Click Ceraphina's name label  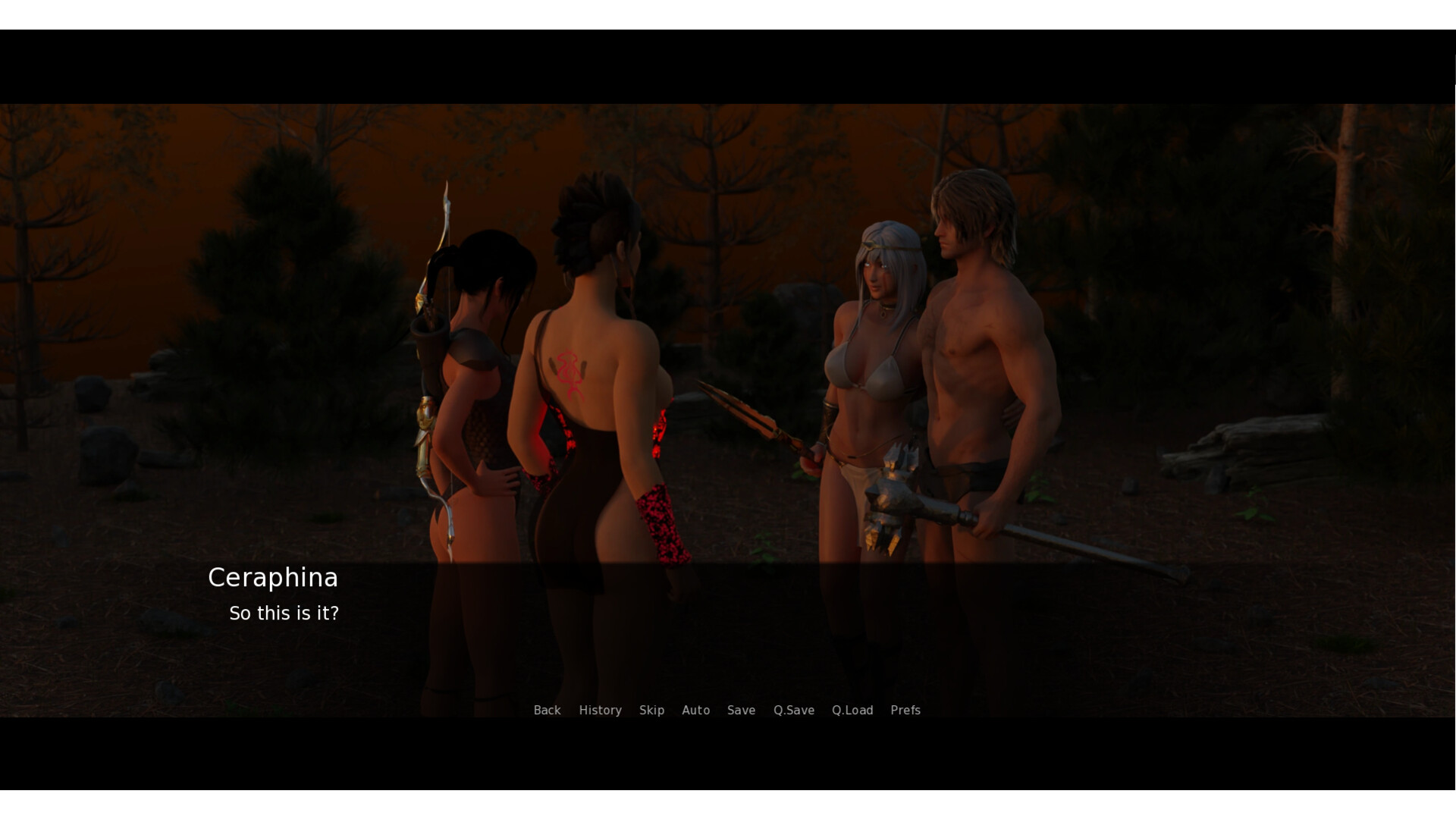pos(274,577)
